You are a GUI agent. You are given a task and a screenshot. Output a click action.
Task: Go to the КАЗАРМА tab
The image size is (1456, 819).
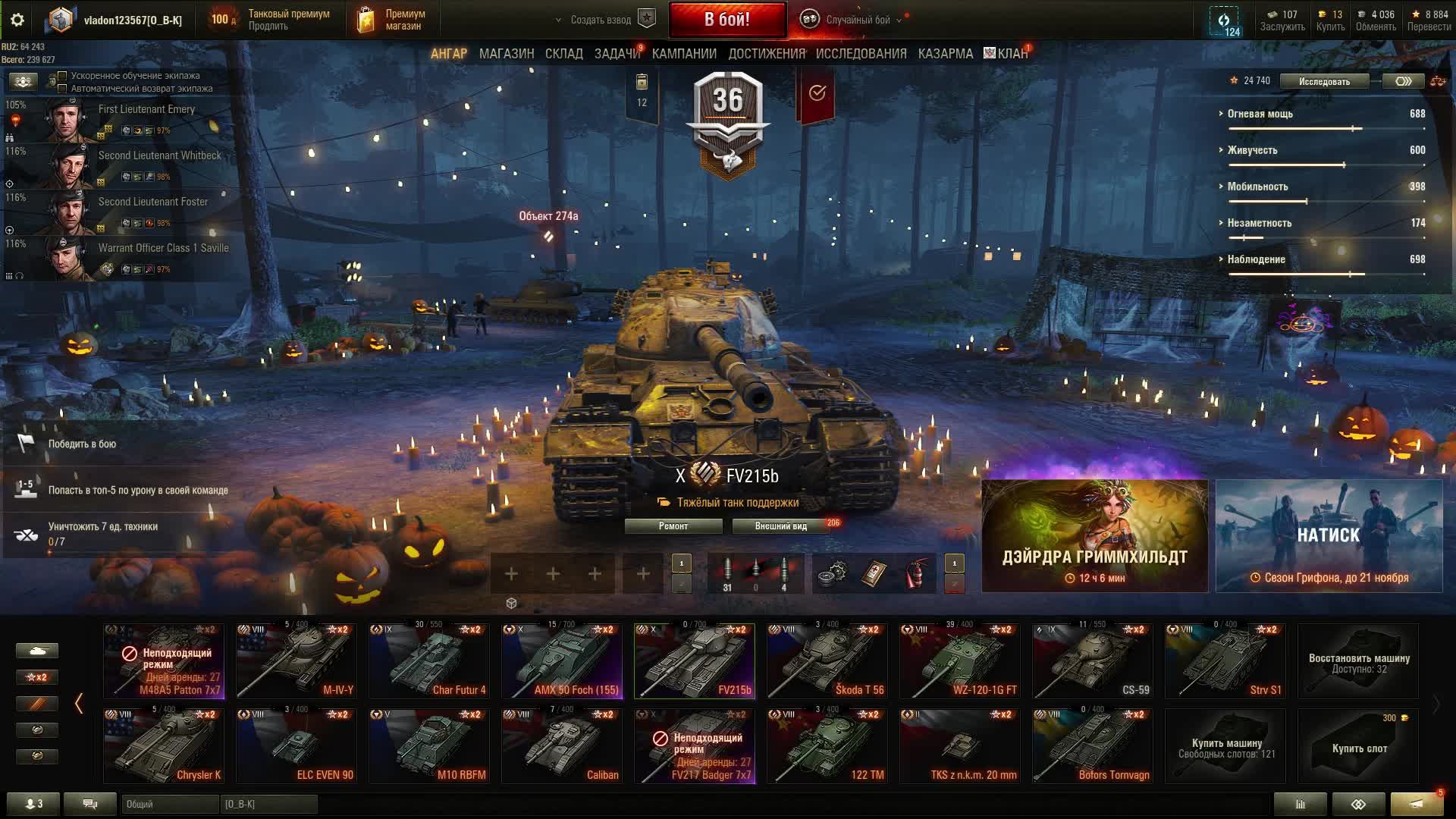945,54
